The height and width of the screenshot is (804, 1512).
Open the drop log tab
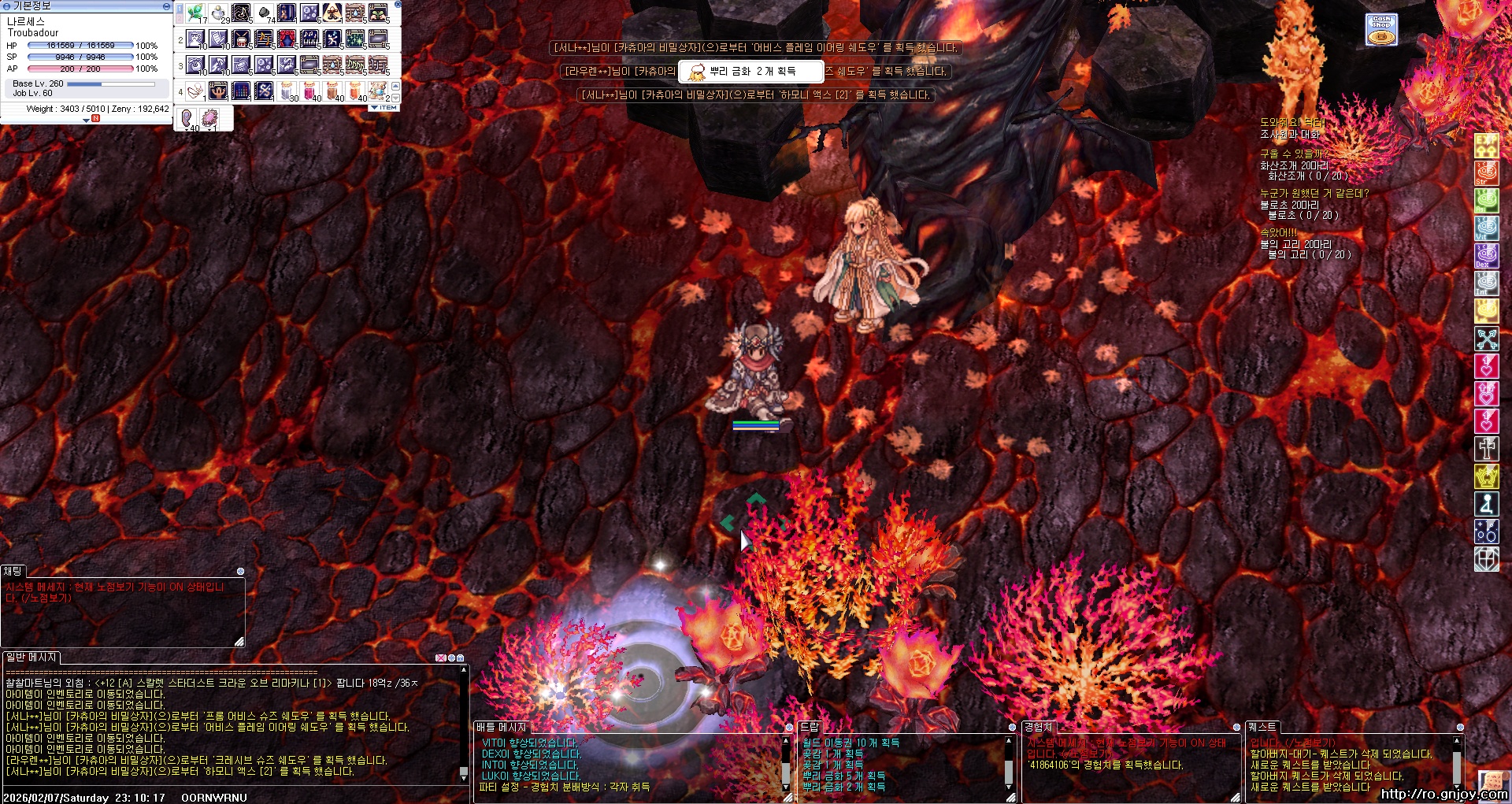(x=810, y=727)
